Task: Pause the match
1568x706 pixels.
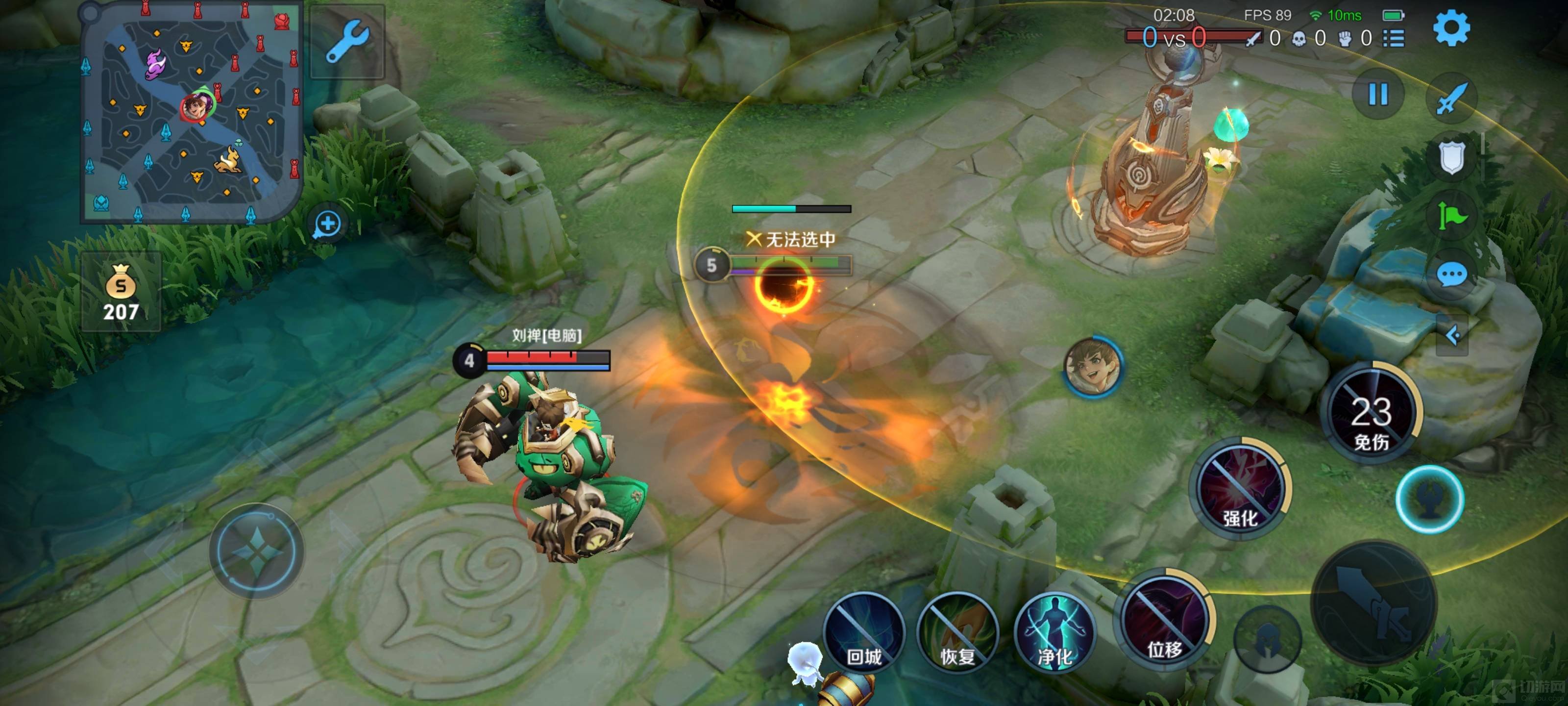Action: (x=1378, y=95)
